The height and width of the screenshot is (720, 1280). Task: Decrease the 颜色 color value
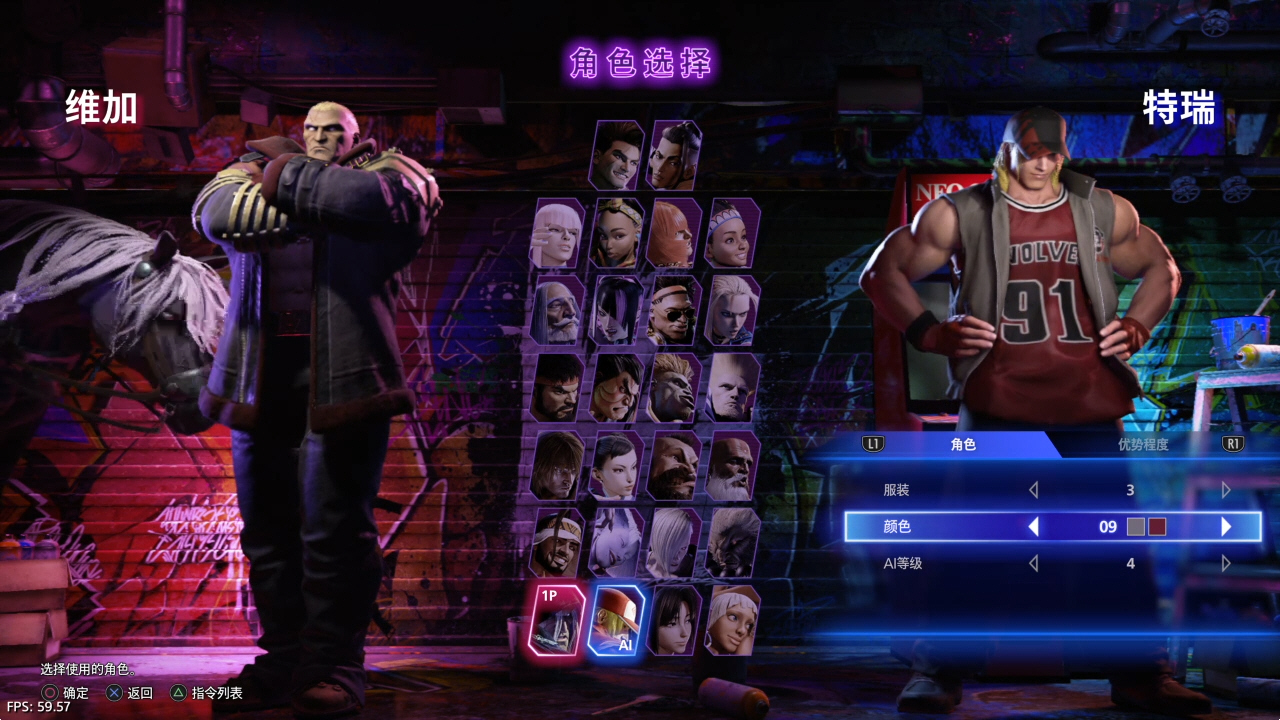[1034, 526]
